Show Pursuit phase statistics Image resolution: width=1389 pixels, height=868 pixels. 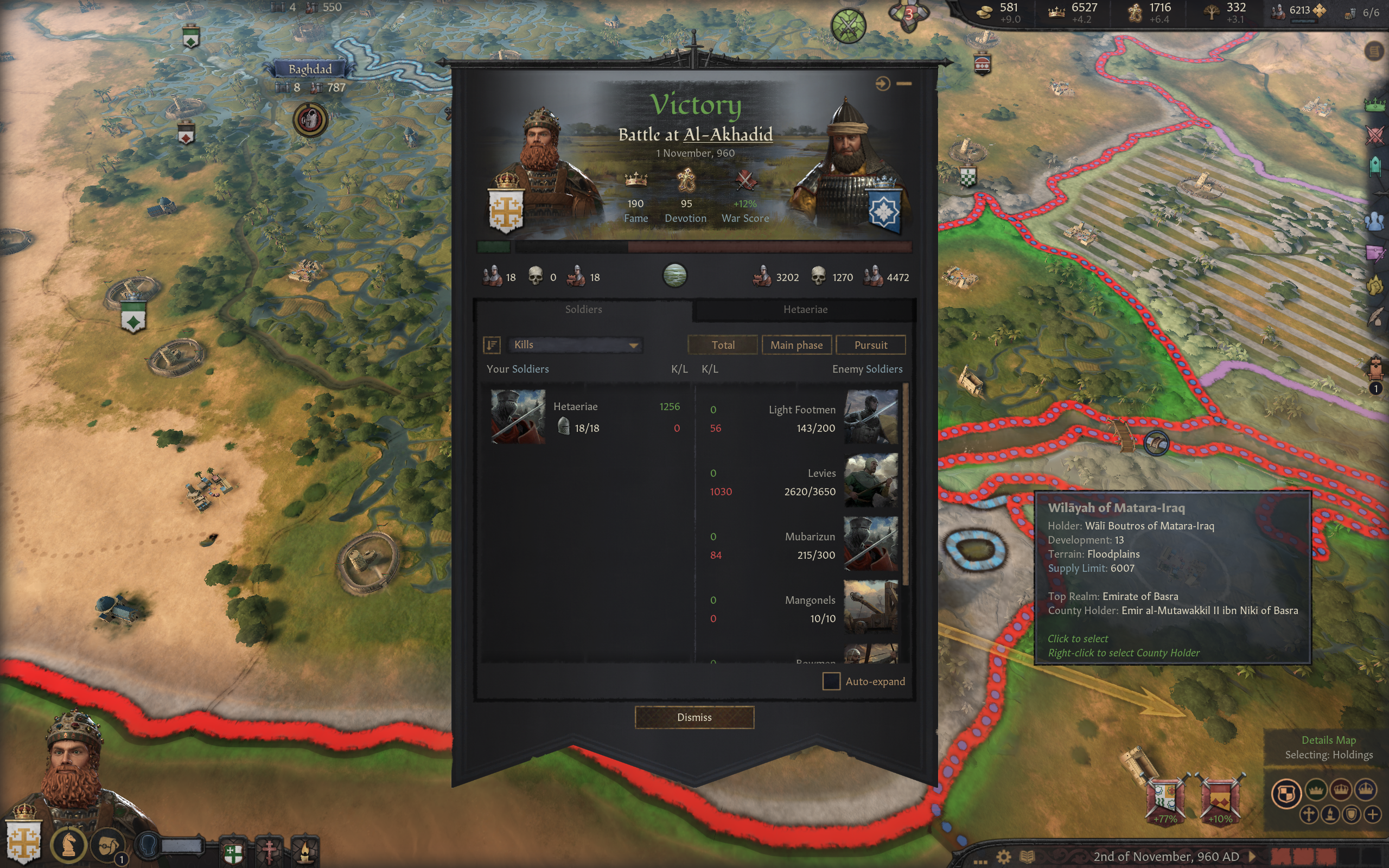pyautogui.click(x=870, y=345)
